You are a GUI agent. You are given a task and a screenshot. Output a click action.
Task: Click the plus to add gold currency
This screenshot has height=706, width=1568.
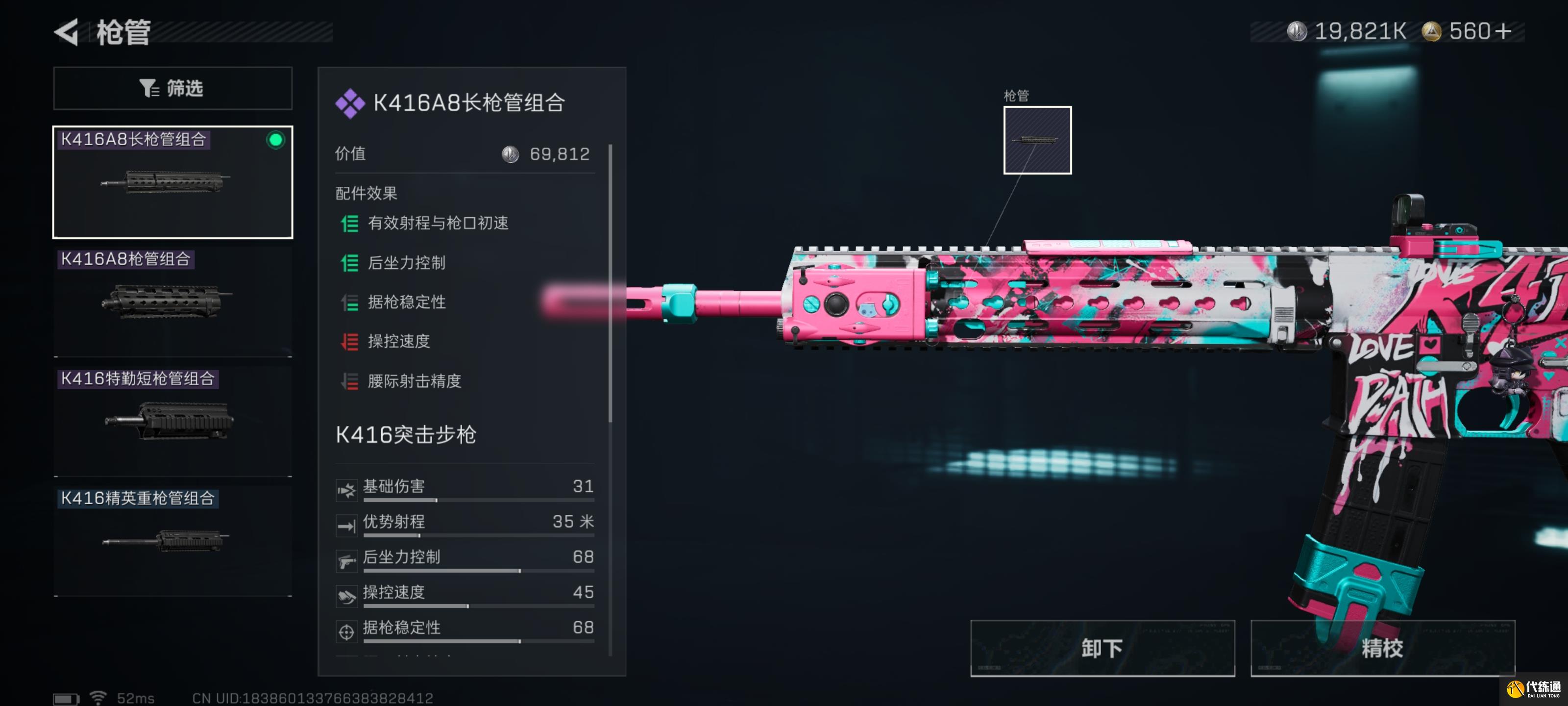pyautogui.click(x=1503, y=31)
